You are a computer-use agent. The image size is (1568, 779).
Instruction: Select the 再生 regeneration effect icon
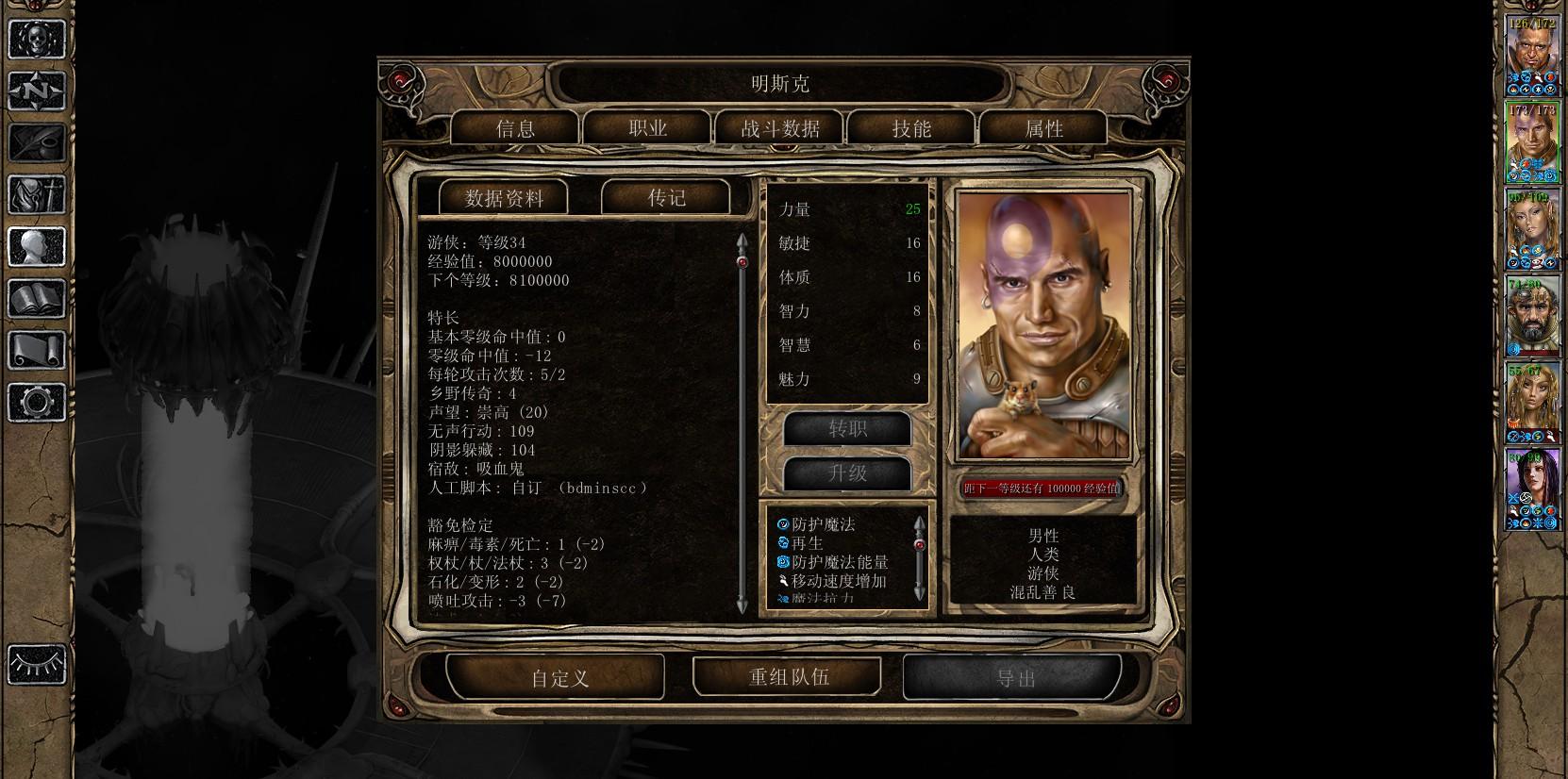click(782, 543)
